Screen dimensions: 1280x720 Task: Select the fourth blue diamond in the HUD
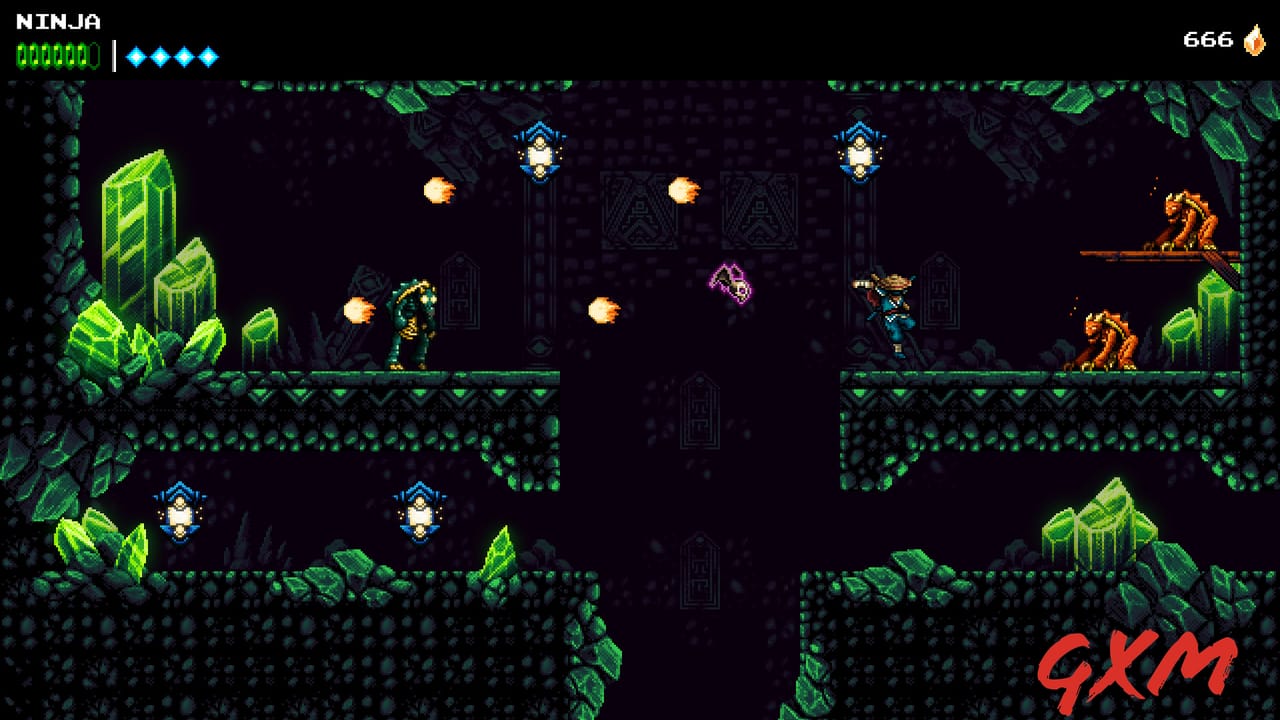207,56
